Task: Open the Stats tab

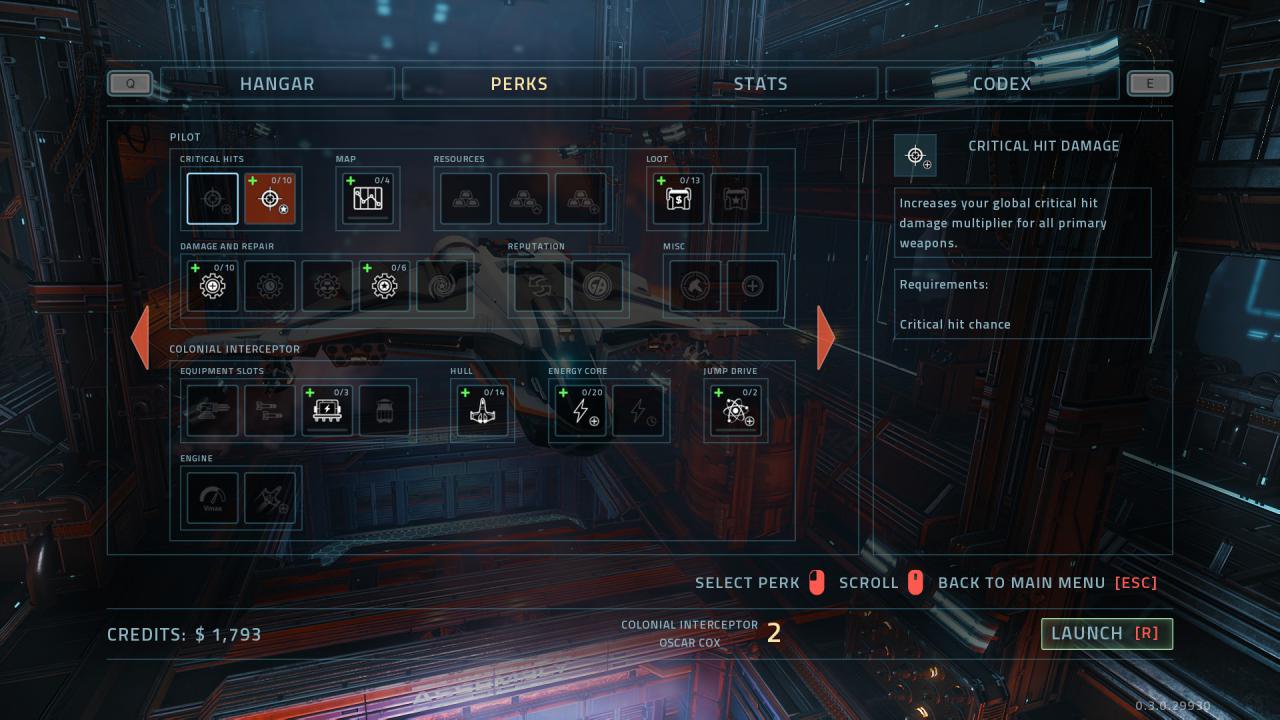Action: pyautogui.click(x=760, y=84)
